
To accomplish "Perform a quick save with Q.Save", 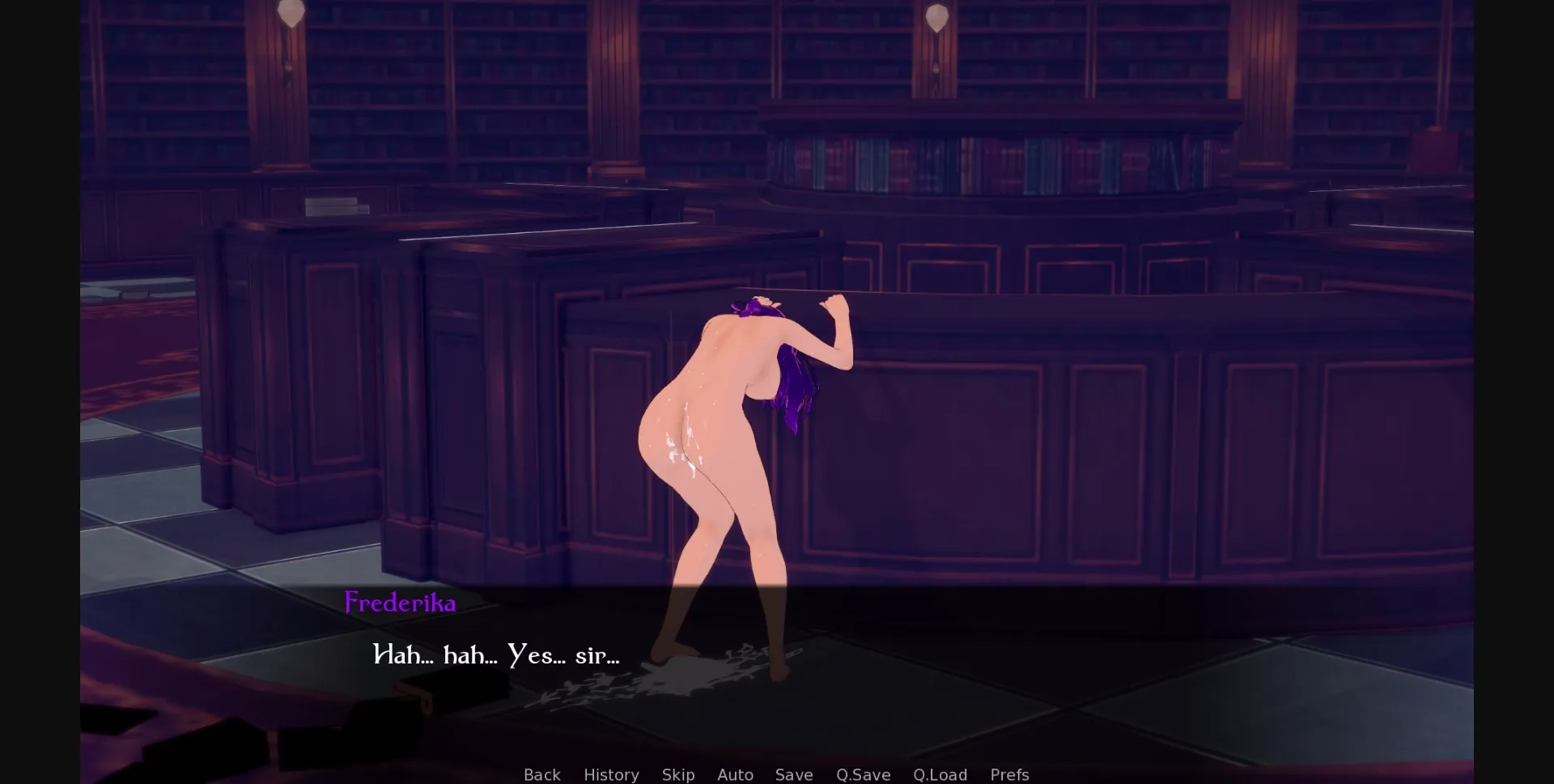I will click(863, 774).
